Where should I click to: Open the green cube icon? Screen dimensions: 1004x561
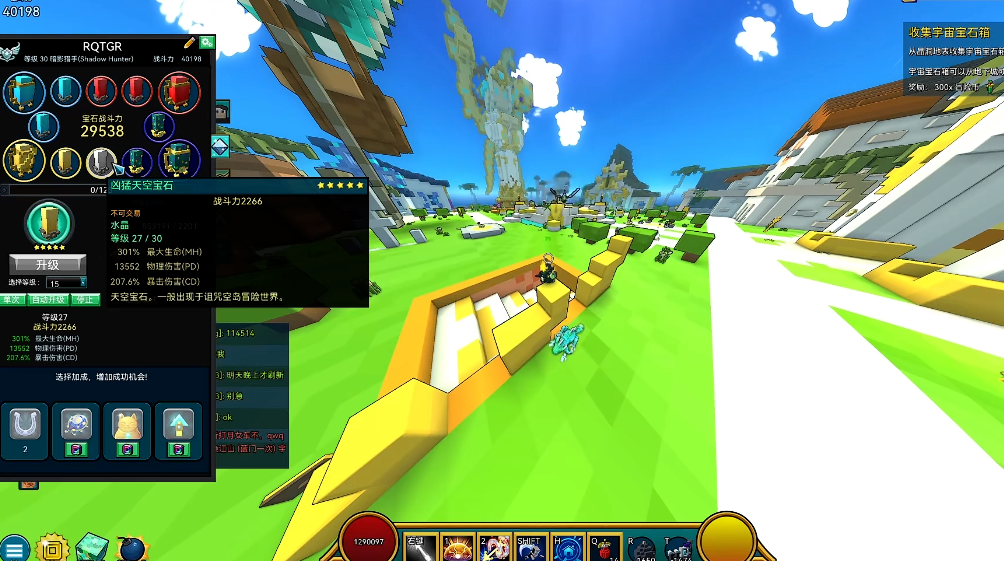[91, 546]
